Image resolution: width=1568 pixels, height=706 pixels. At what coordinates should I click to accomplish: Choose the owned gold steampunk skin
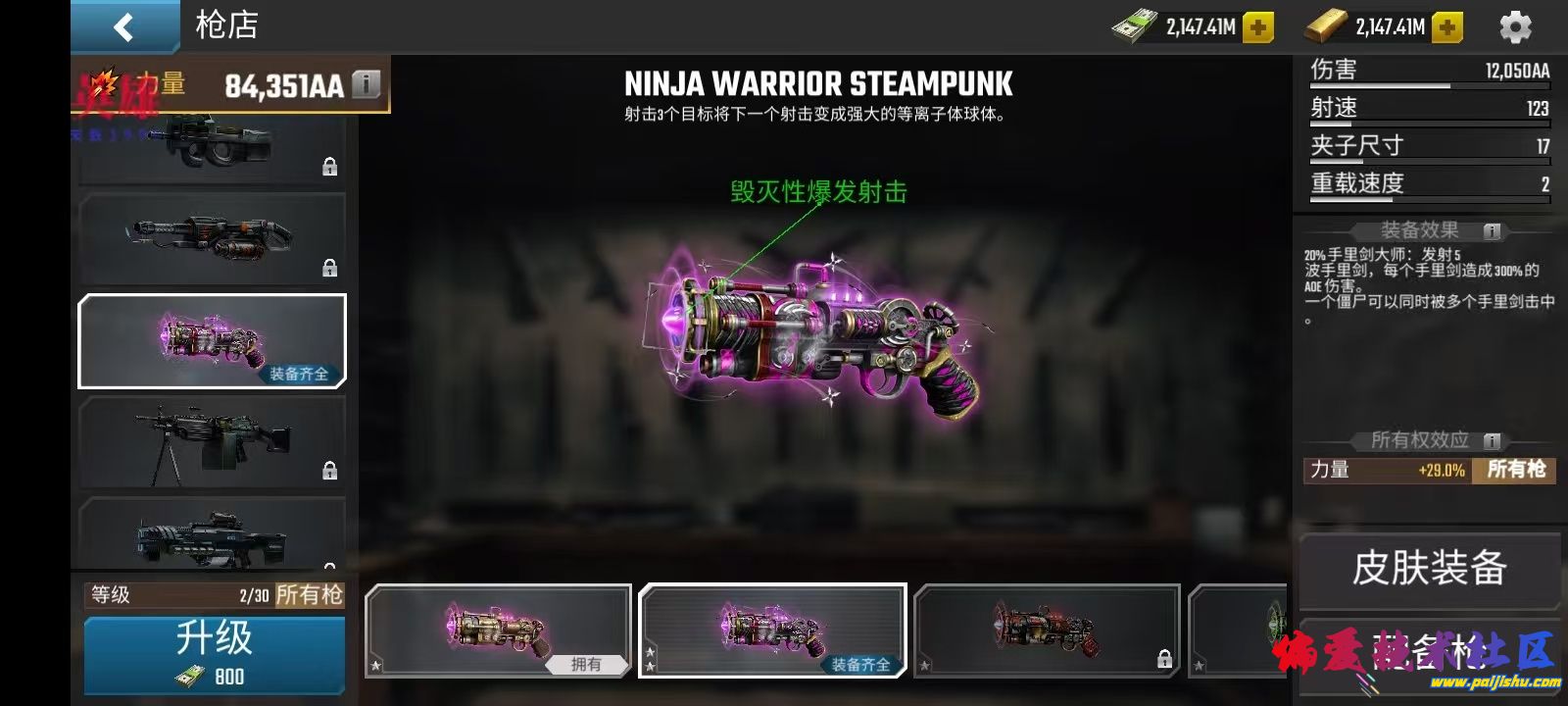coord(498,630)
